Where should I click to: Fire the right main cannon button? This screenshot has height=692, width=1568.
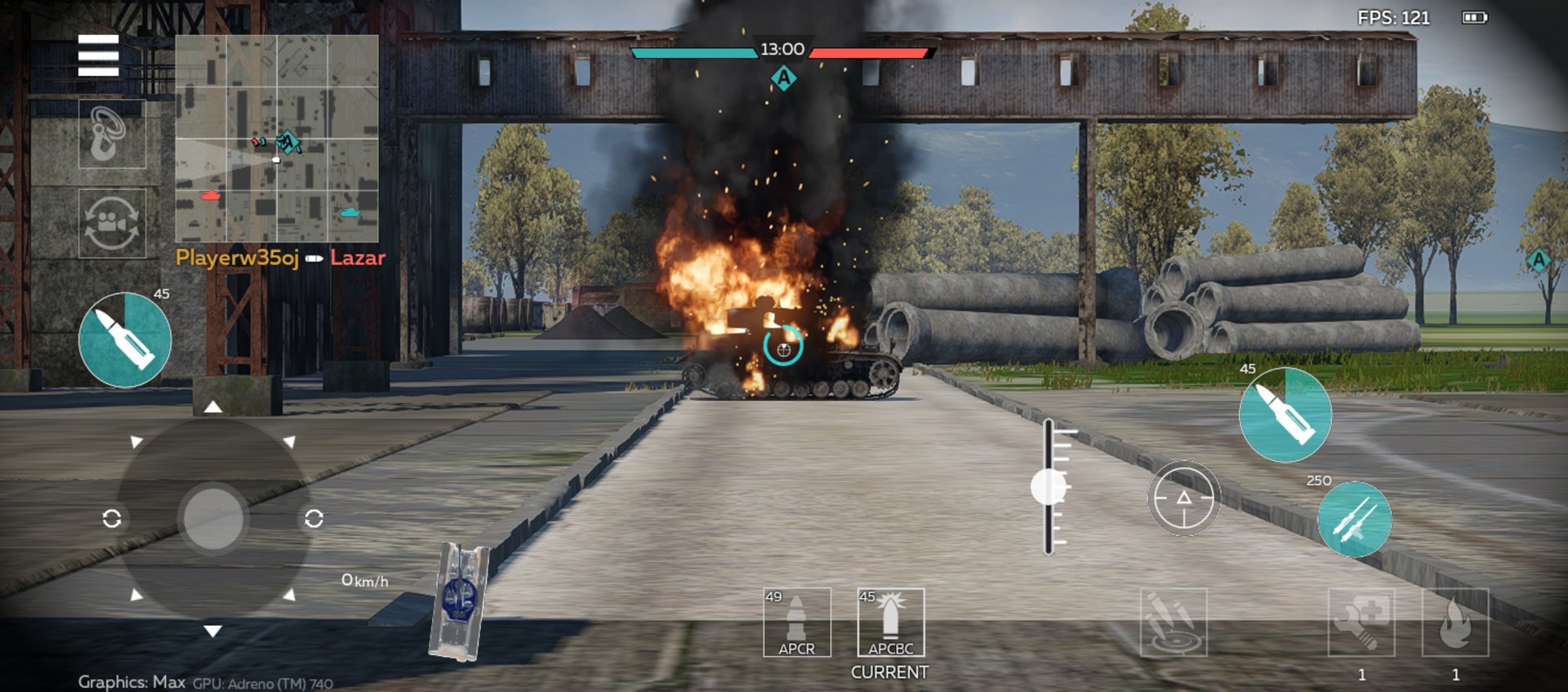[1285, 415]
